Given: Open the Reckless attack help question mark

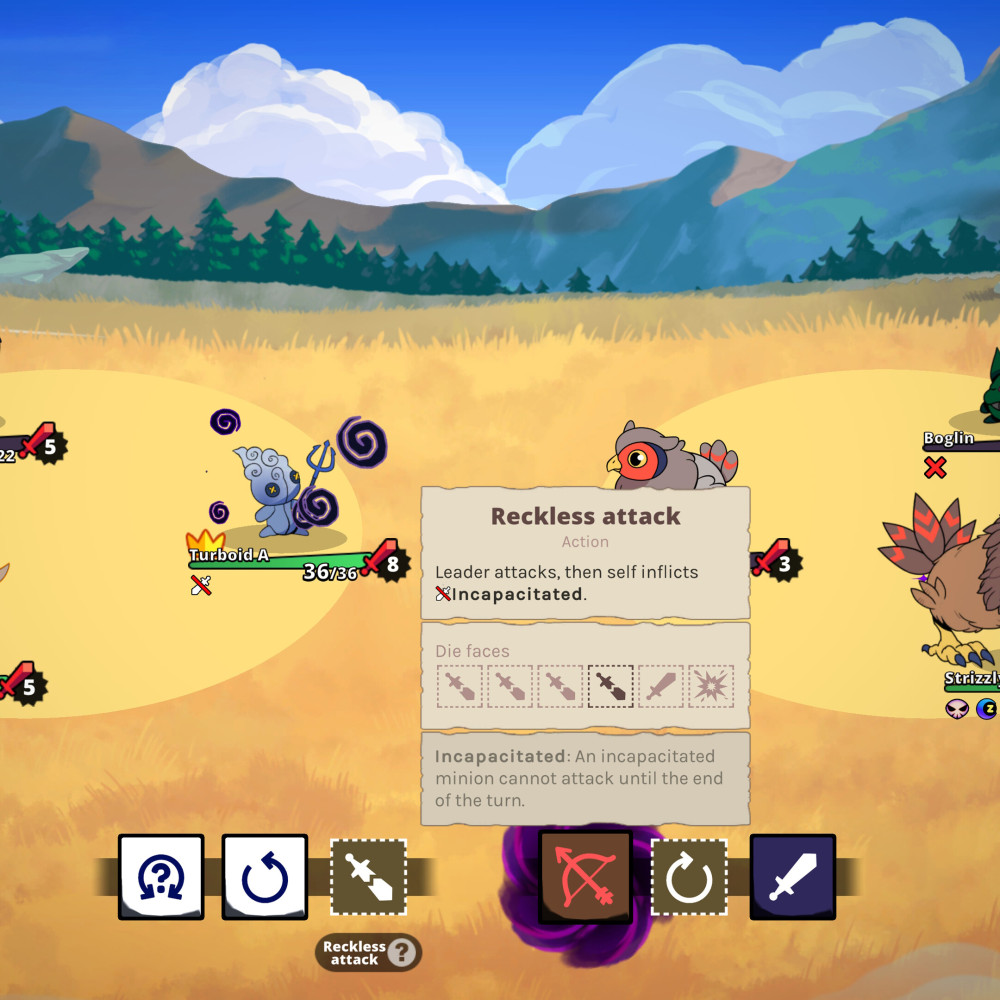Looking at the screenshot, I should [401, 953].
